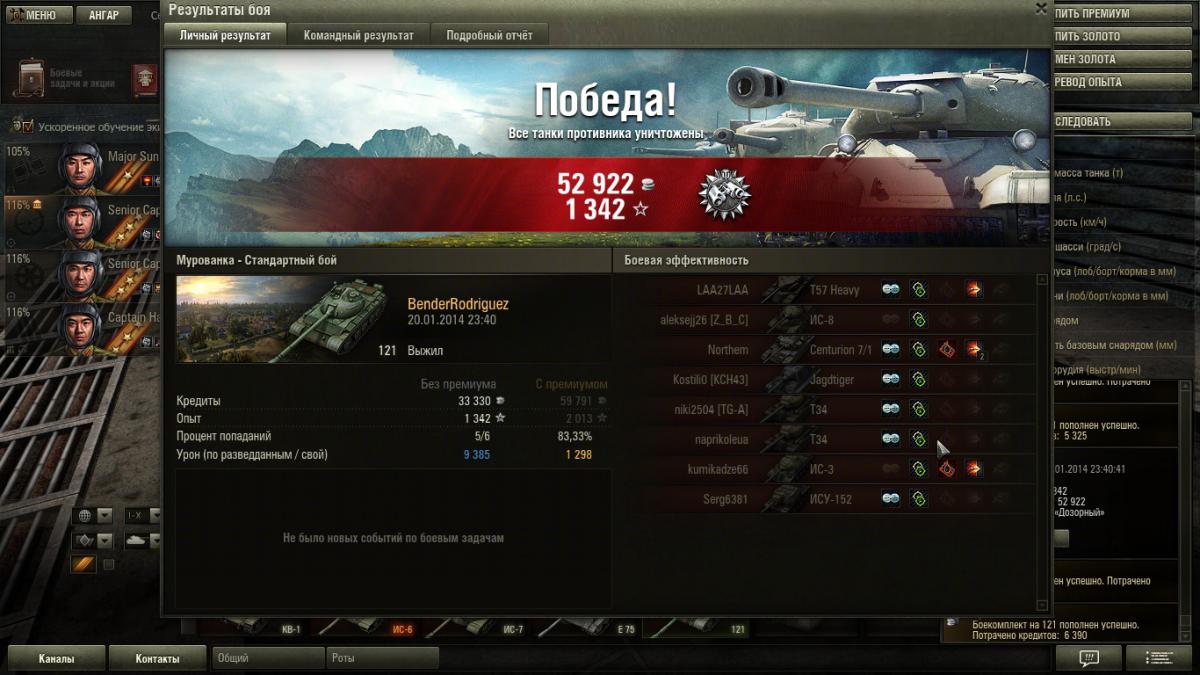Switch to the Роты companies tab
Screen dimensions: 1200x675
tap(382, 659)
